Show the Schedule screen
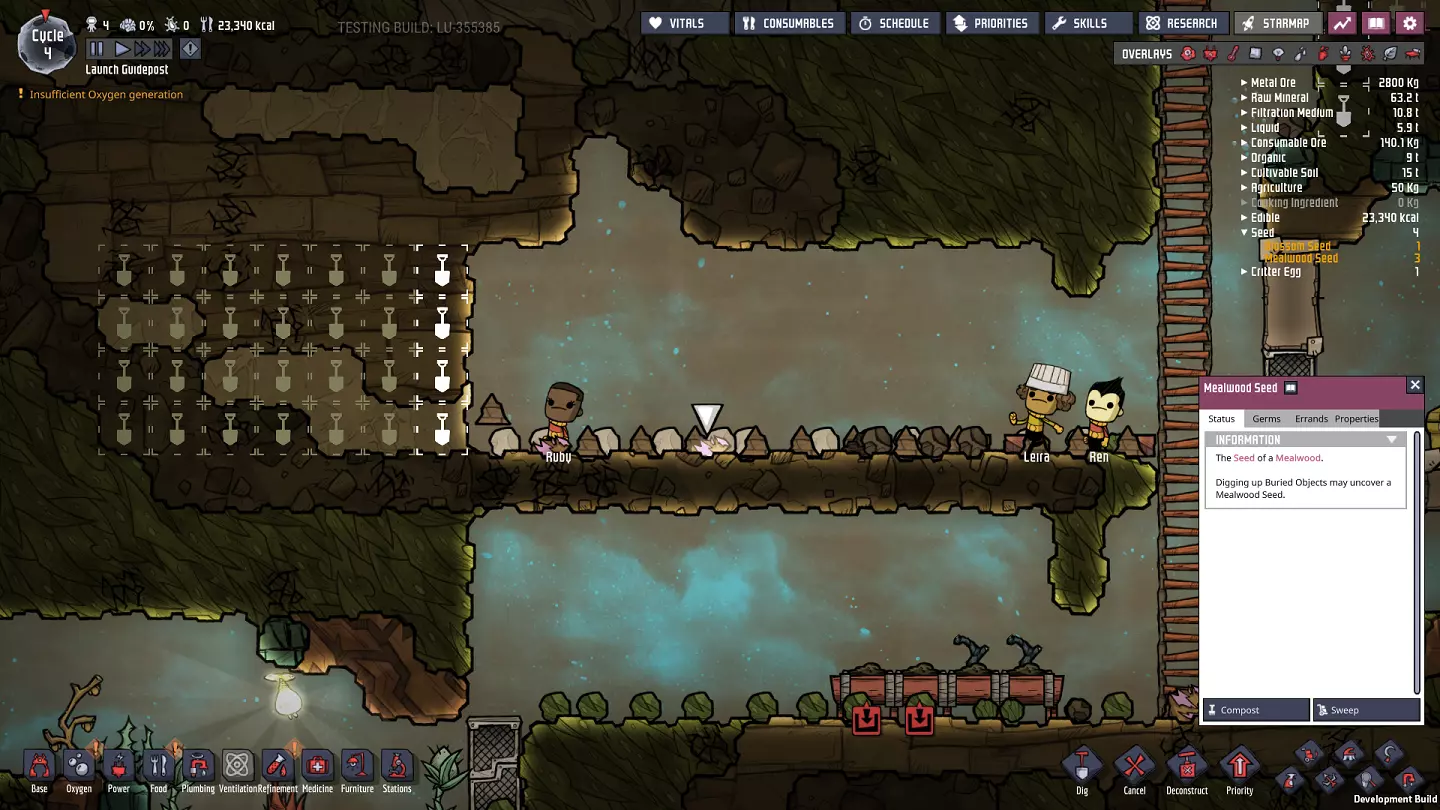Screen dimensions: 1440x810 (895, 23)
